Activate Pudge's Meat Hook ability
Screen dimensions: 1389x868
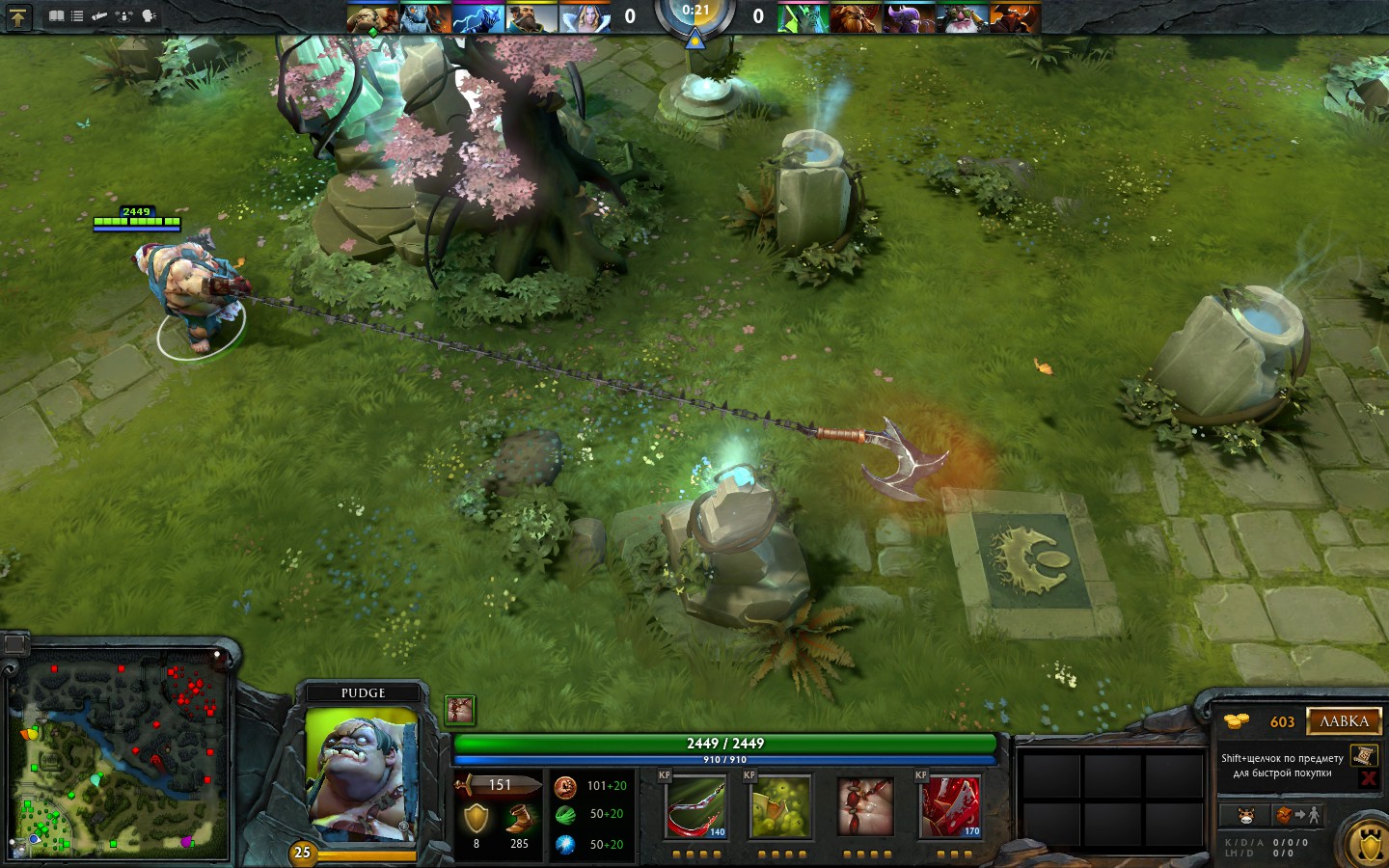click(x=694, y=807)
